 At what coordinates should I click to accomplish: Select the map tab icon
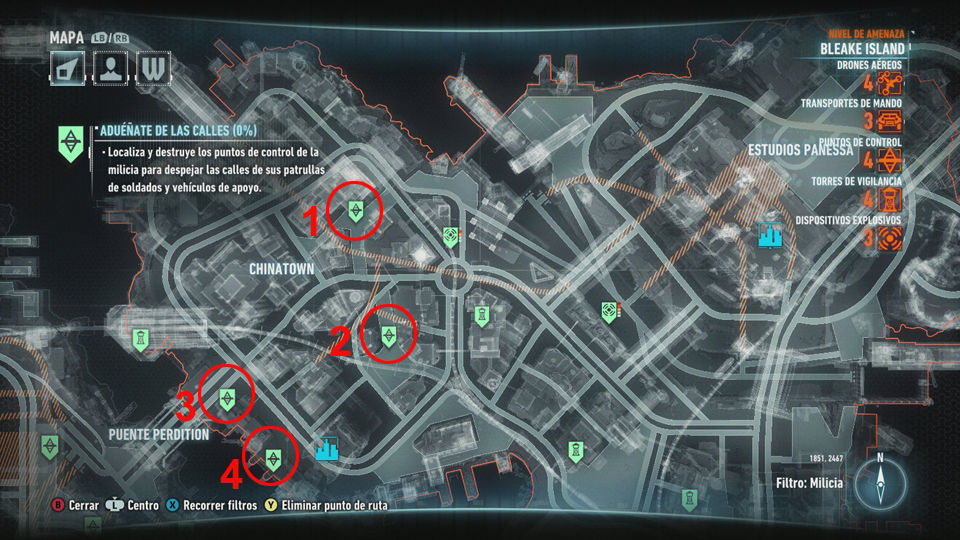click(68, 67)
